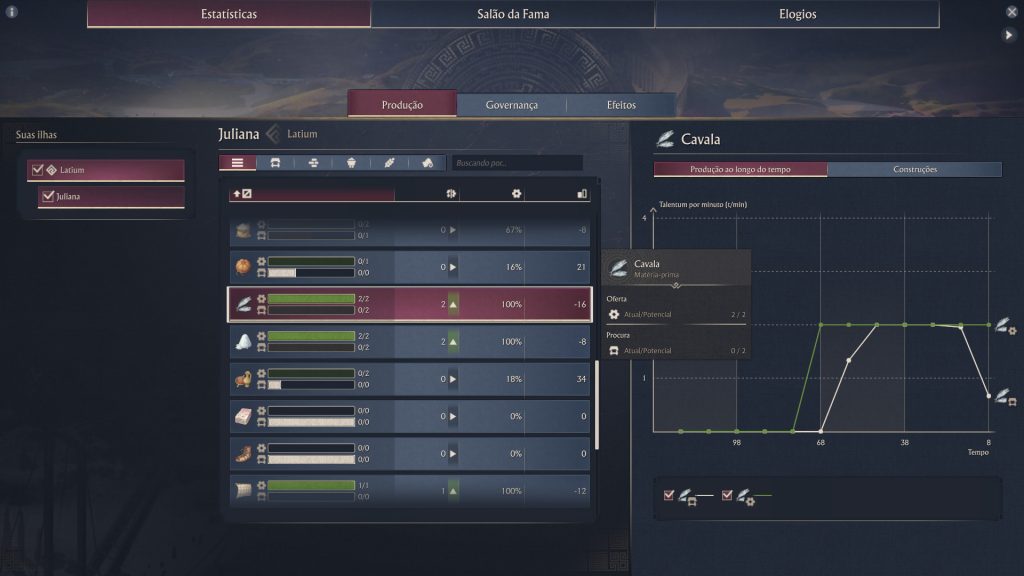Show all goods with the list filter
Viewport: 1024px width, 576px height.
tap(237, 162)
